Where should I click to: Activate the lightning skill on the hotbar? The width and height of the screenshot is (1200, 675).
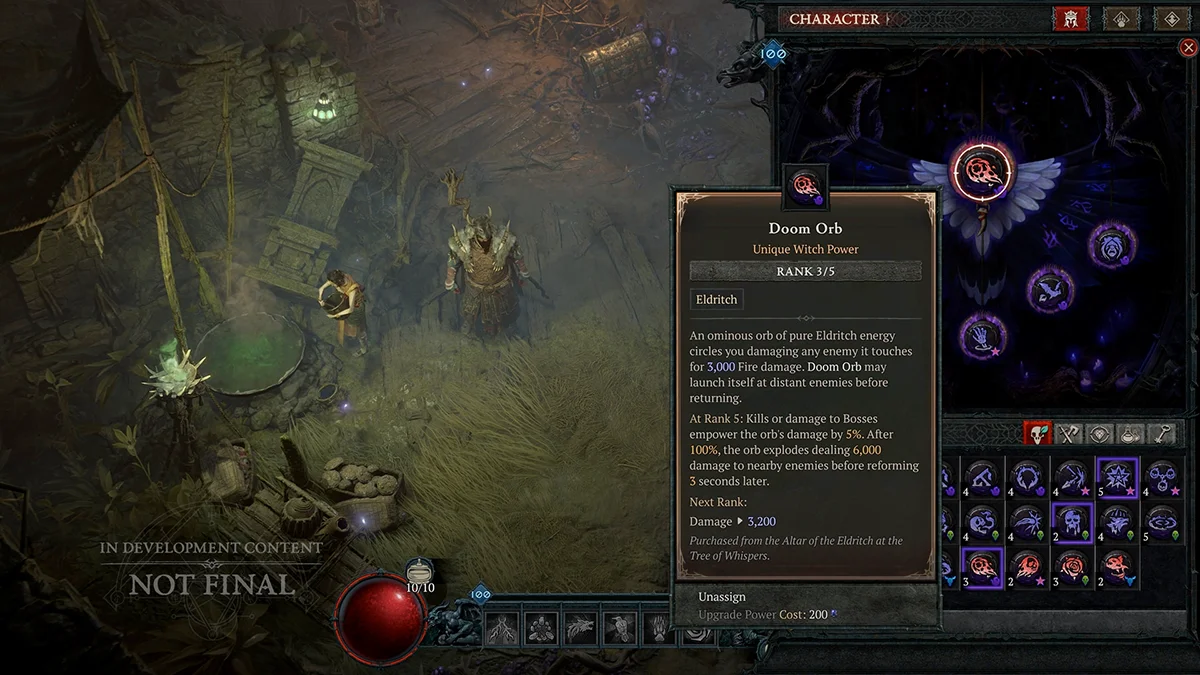(x=501, y=628)
